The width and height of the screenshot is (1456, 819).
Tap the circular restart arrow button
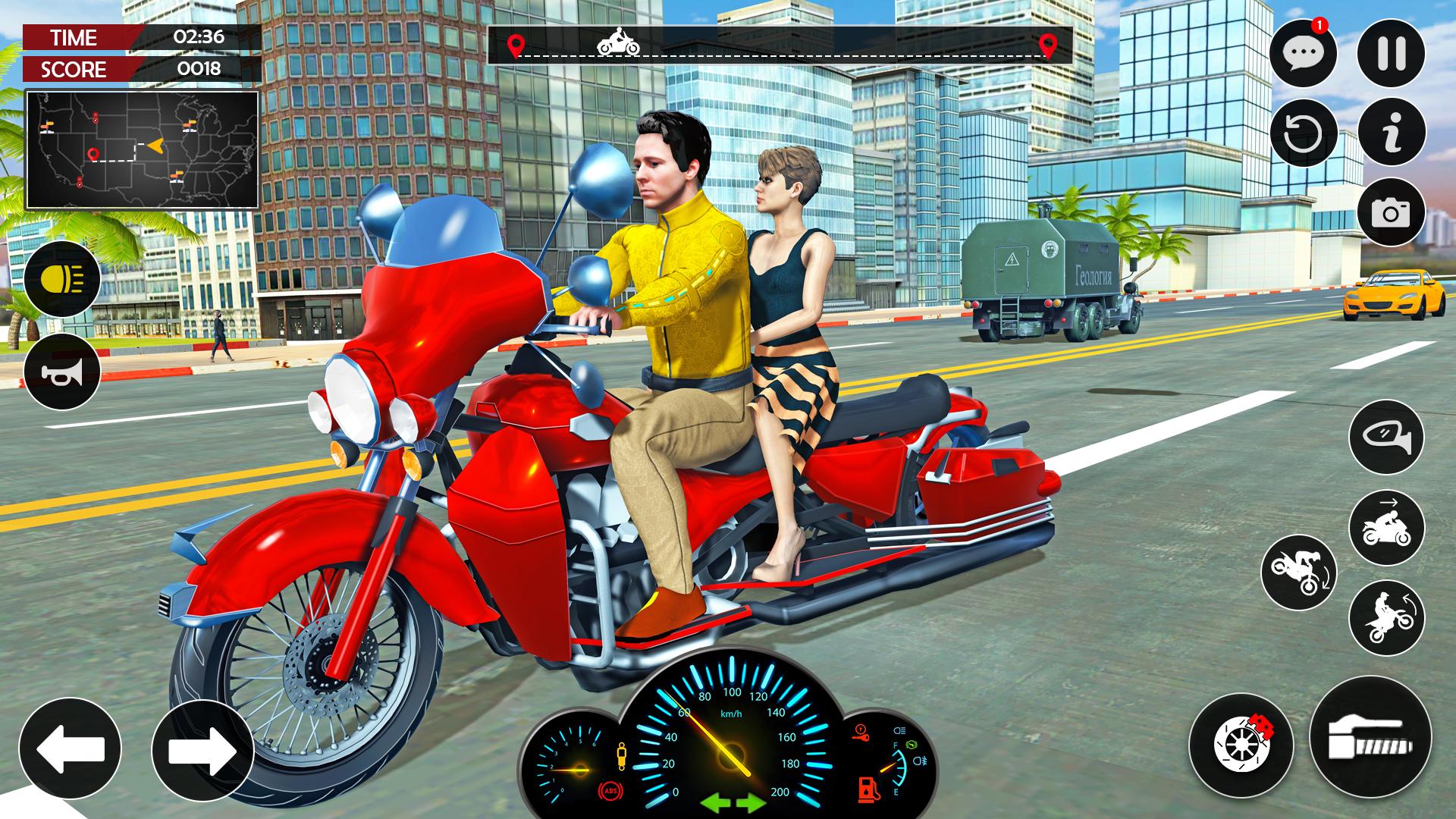[1303, 133]
